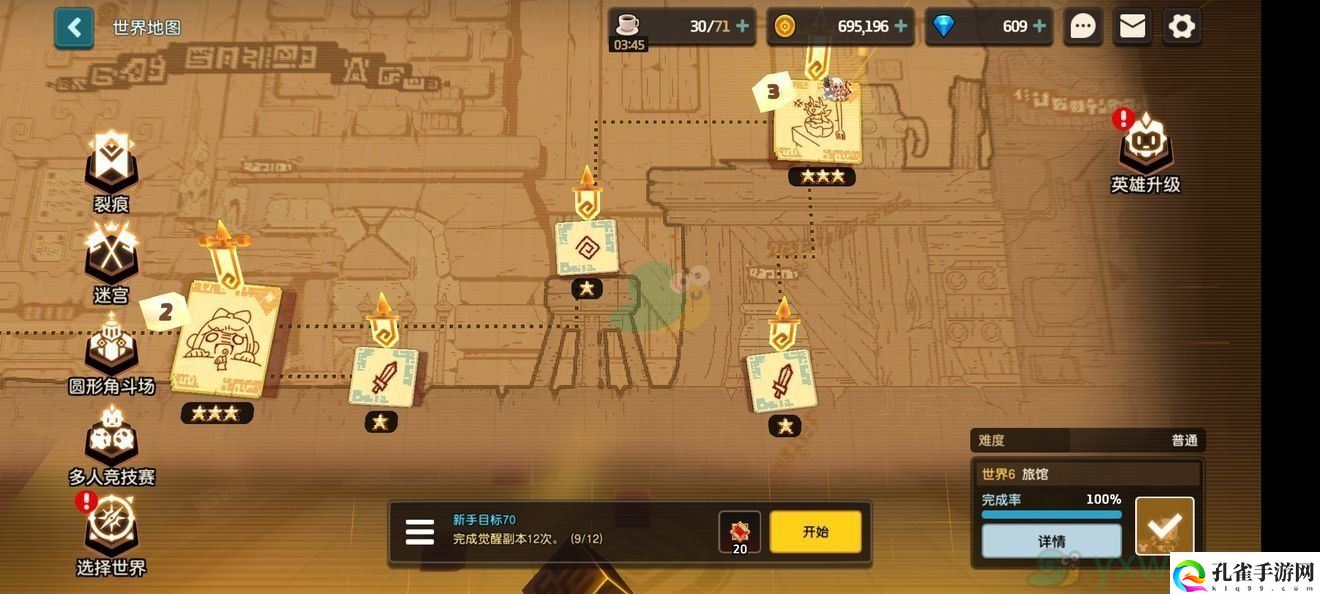Open the gear settings menu
Image resolution: width=1320 pixels, height=594 pixels.
point(1181,26)
